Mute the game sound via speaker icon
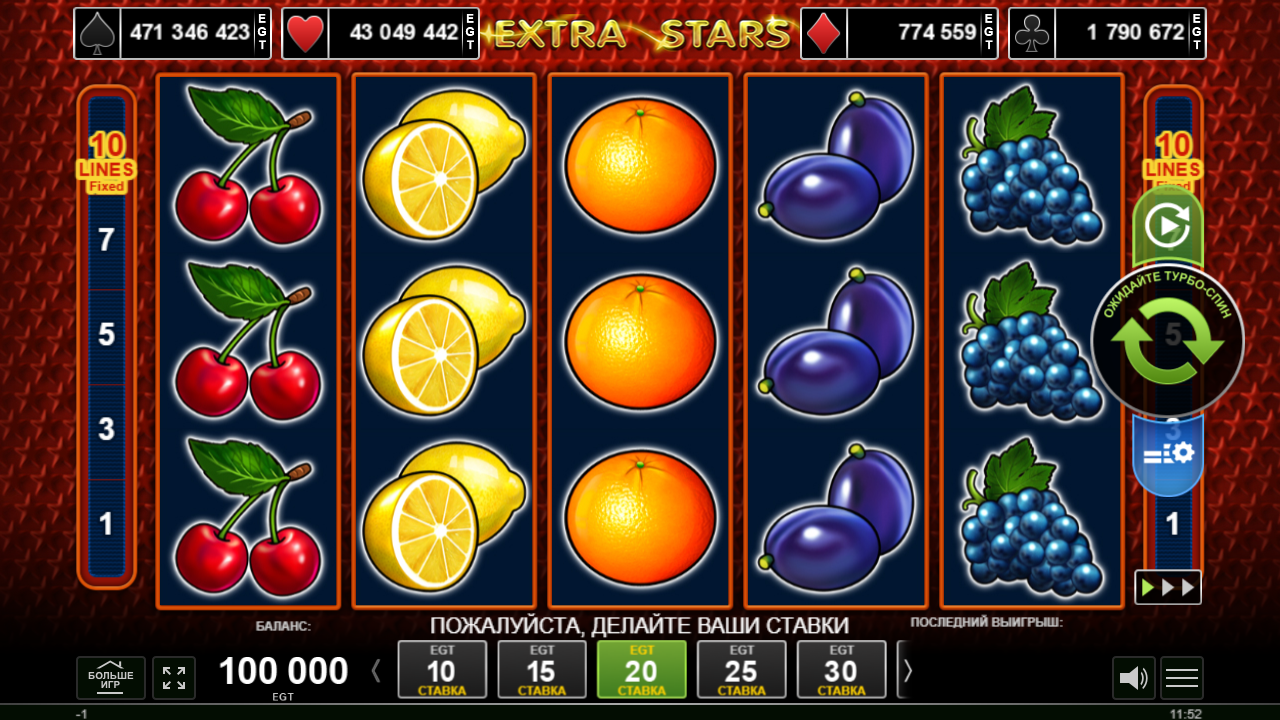 tap(1133, 678)
